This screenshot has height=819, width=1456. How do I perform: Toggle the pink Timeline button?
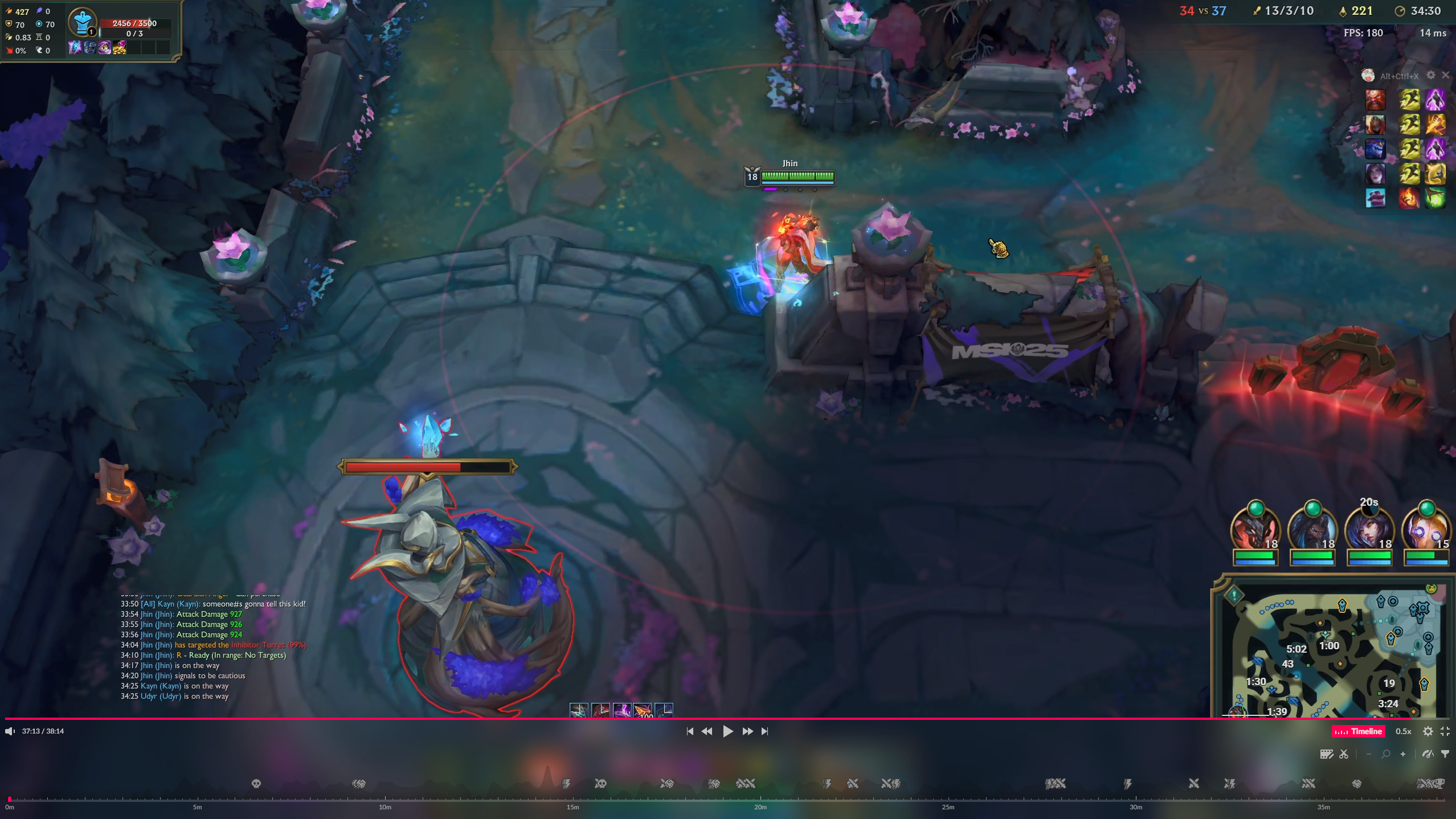[1358, 731]
